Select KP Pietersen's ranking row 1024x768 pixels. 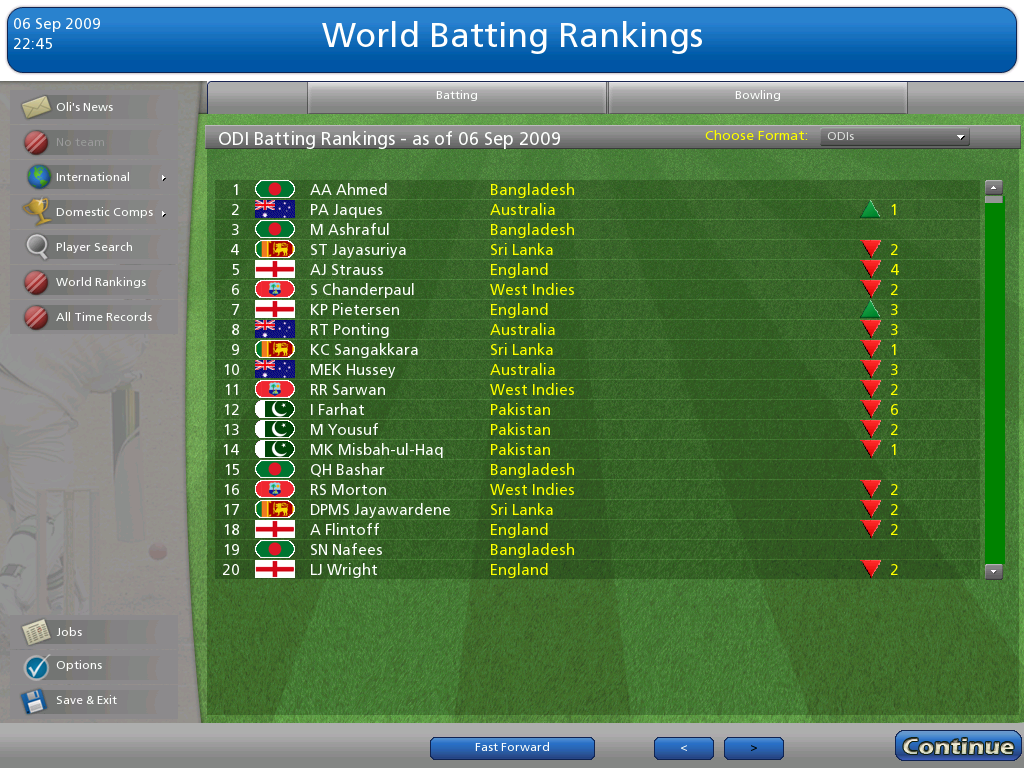[354, 310]
